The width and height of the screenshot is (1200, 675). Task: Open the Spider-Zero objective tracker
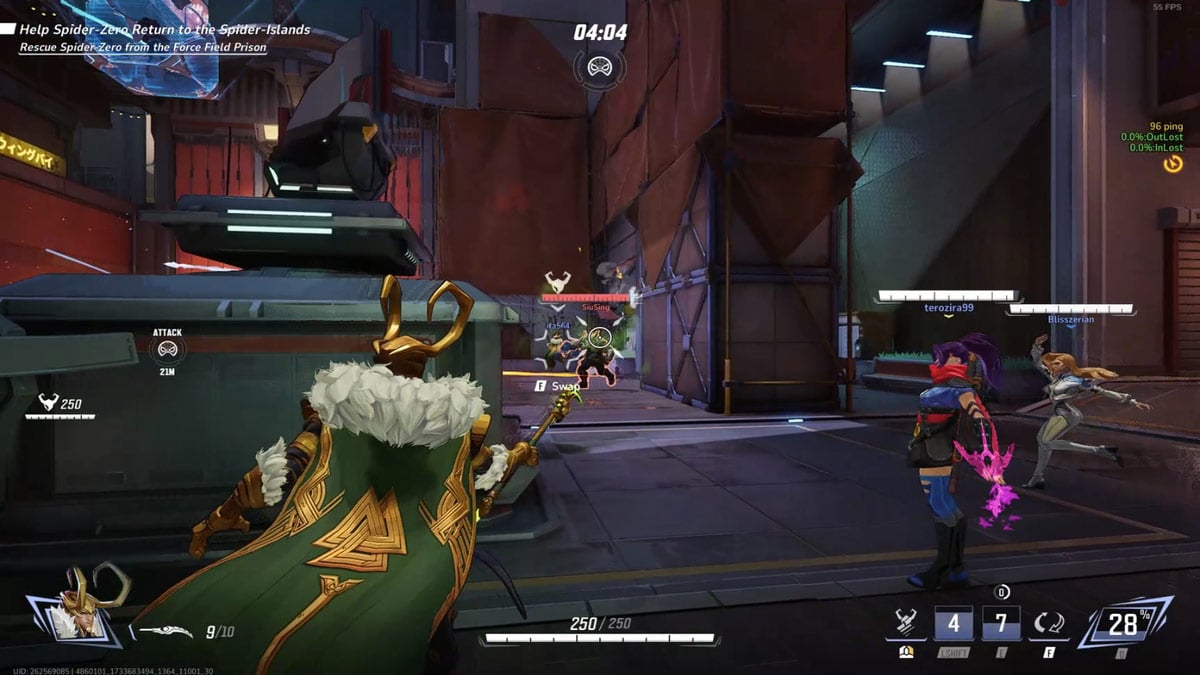pos(164,30)
